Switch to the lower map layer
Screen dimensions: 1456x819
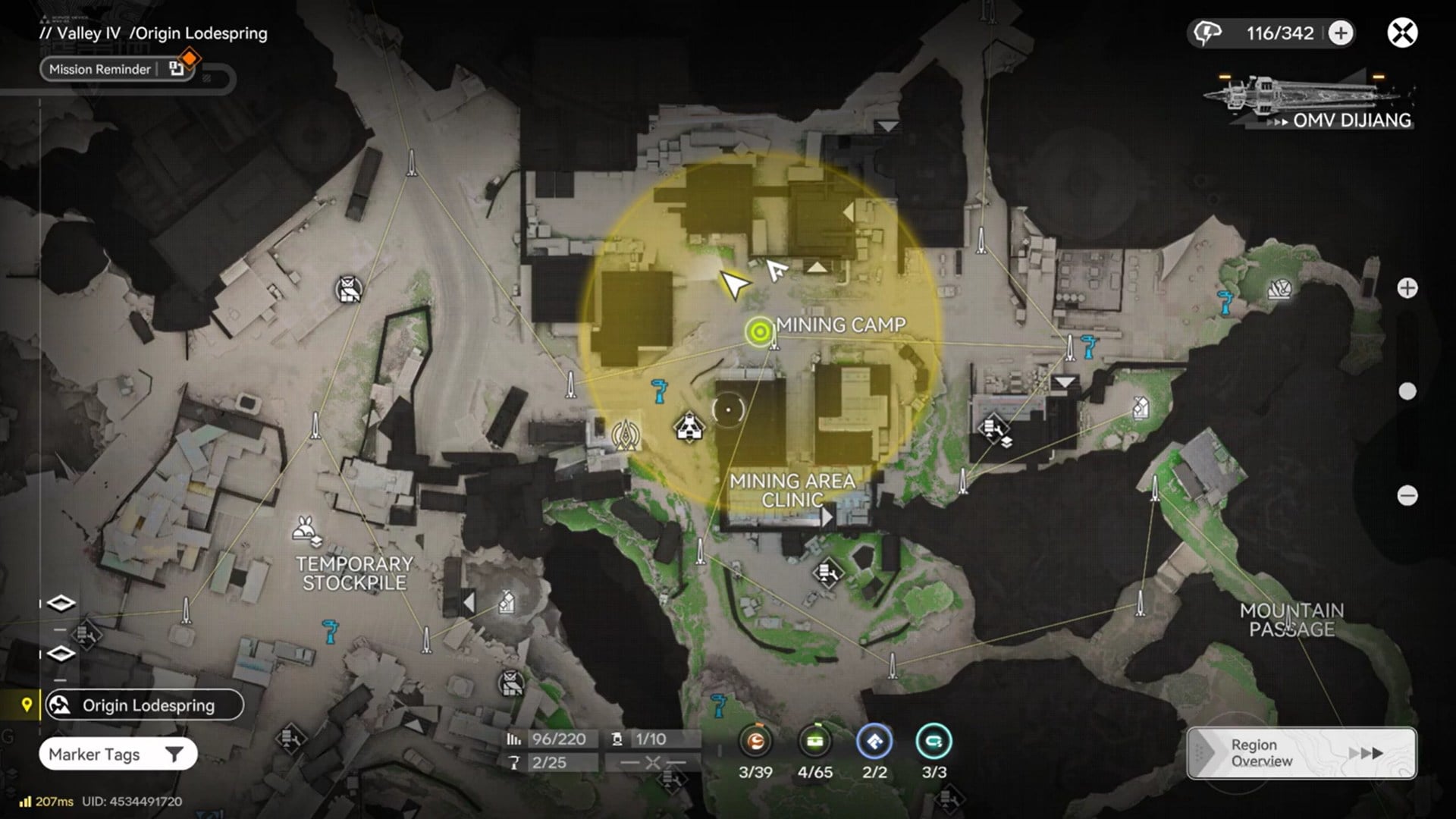61,654
